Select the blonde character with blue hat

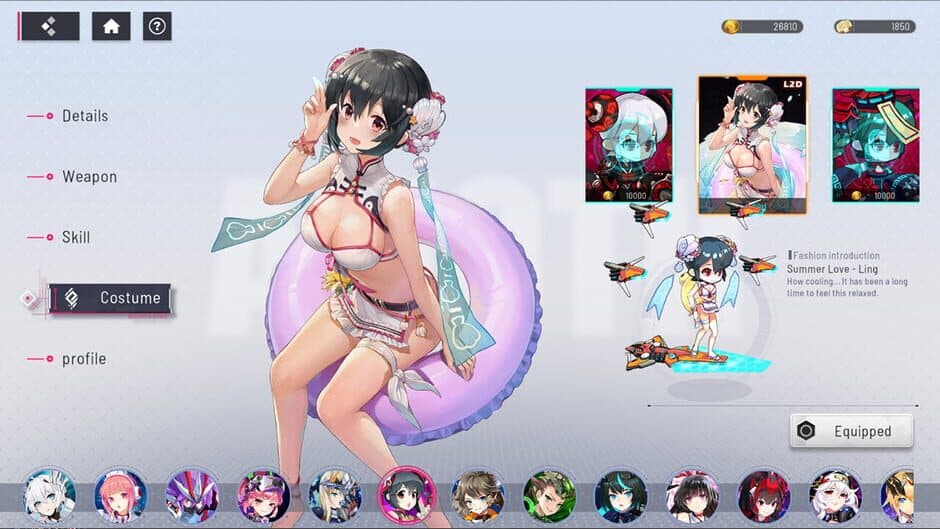pyautogui.click(x=335, y=495)
